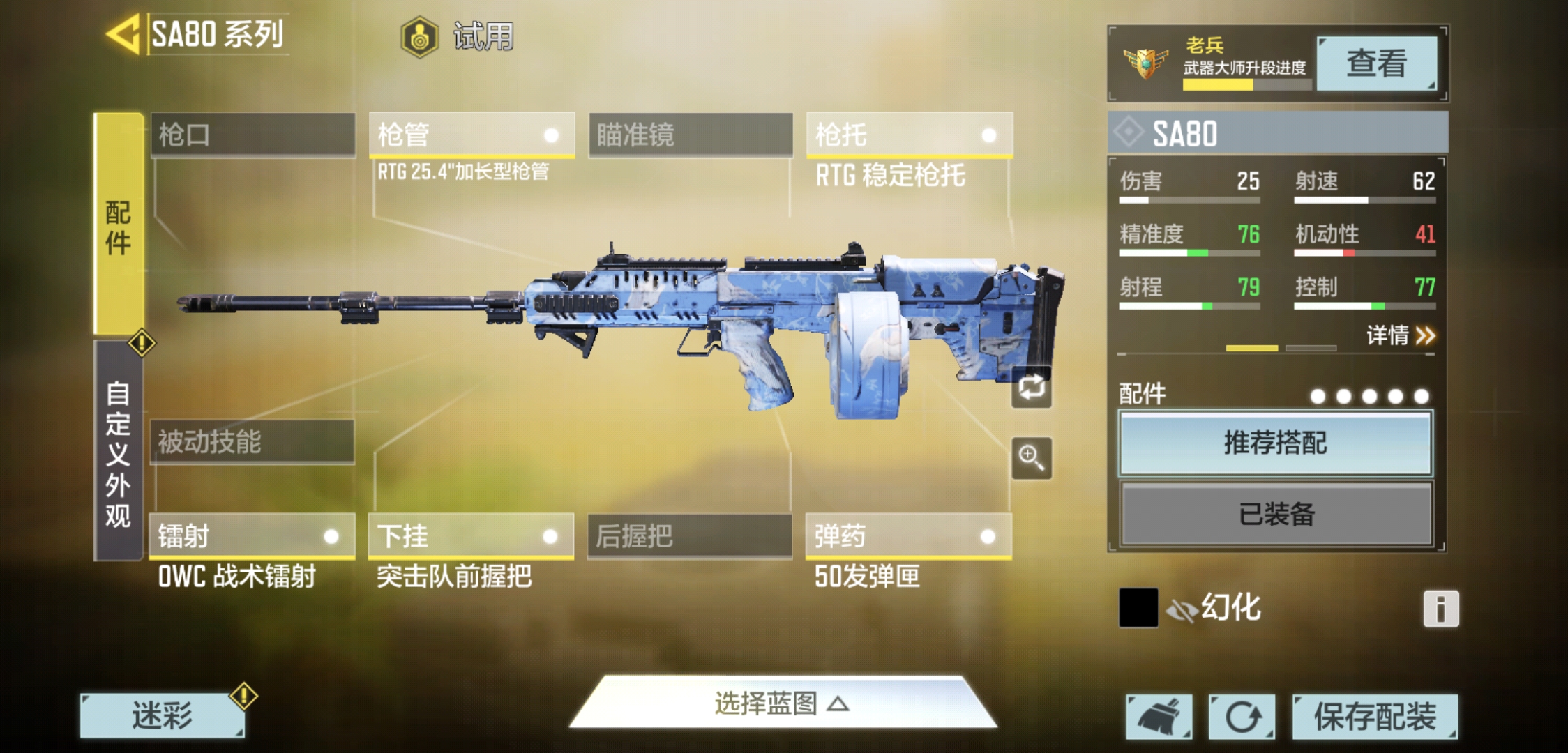The height and width of the screenshot is (753, 1568).
Task: Choose the 瞄准镜 optic slot
Action: click(x=691, y=134)
